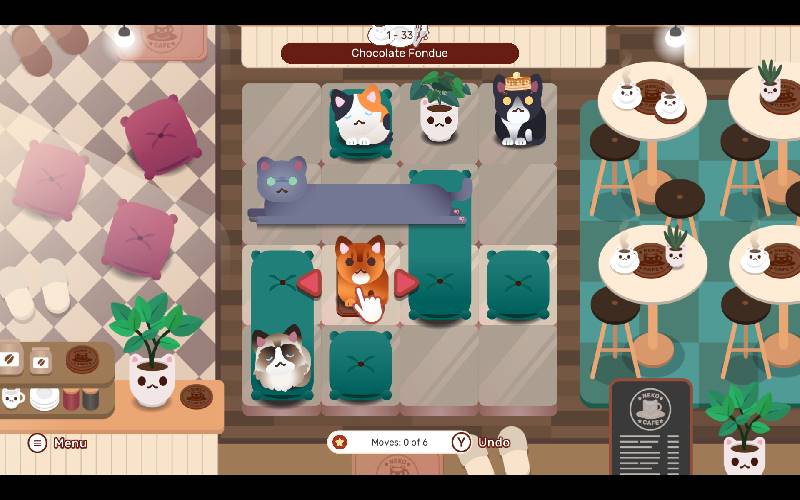Screen dimensions: 800x500
Task: Select the orange cat piece
Action: click(359, 272)
